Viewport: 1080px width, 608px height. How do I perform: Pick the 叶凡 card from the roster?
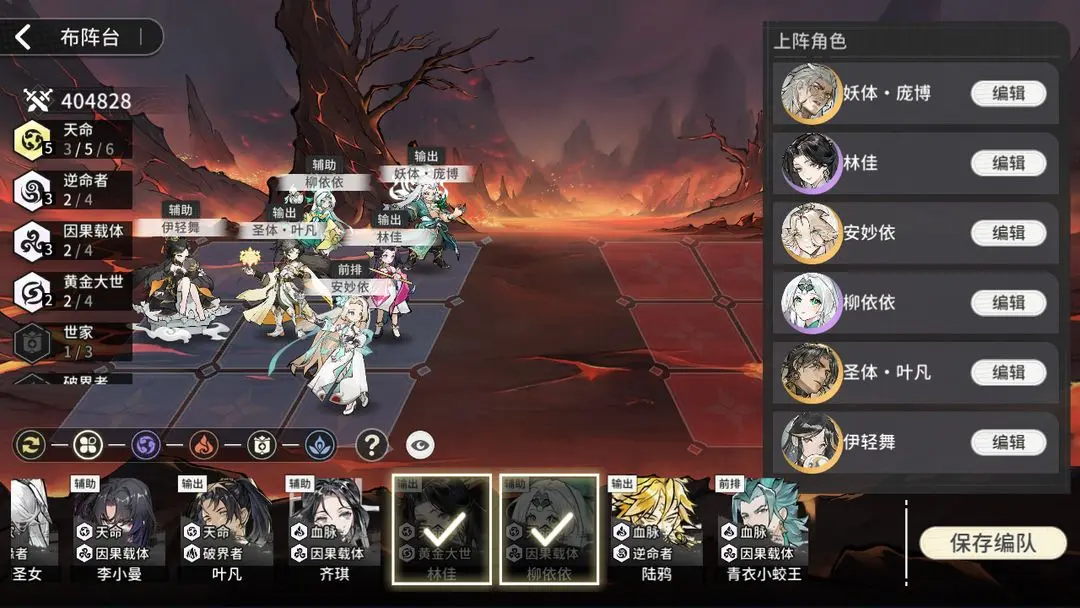coord(226,528)
